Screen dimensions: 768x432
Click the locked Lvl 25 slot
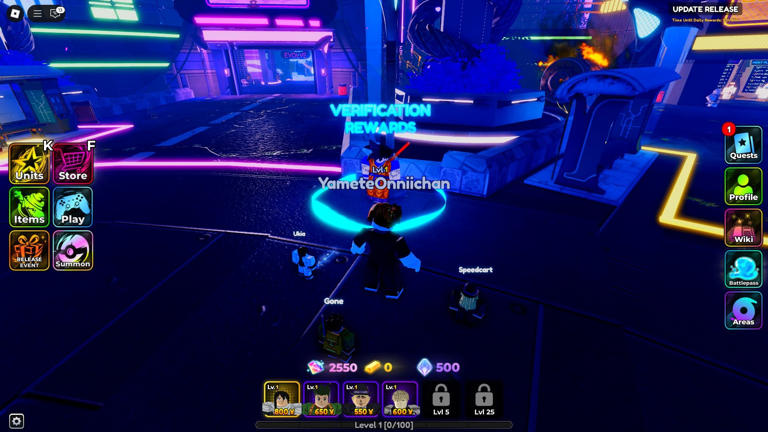(x=484, y=399)
